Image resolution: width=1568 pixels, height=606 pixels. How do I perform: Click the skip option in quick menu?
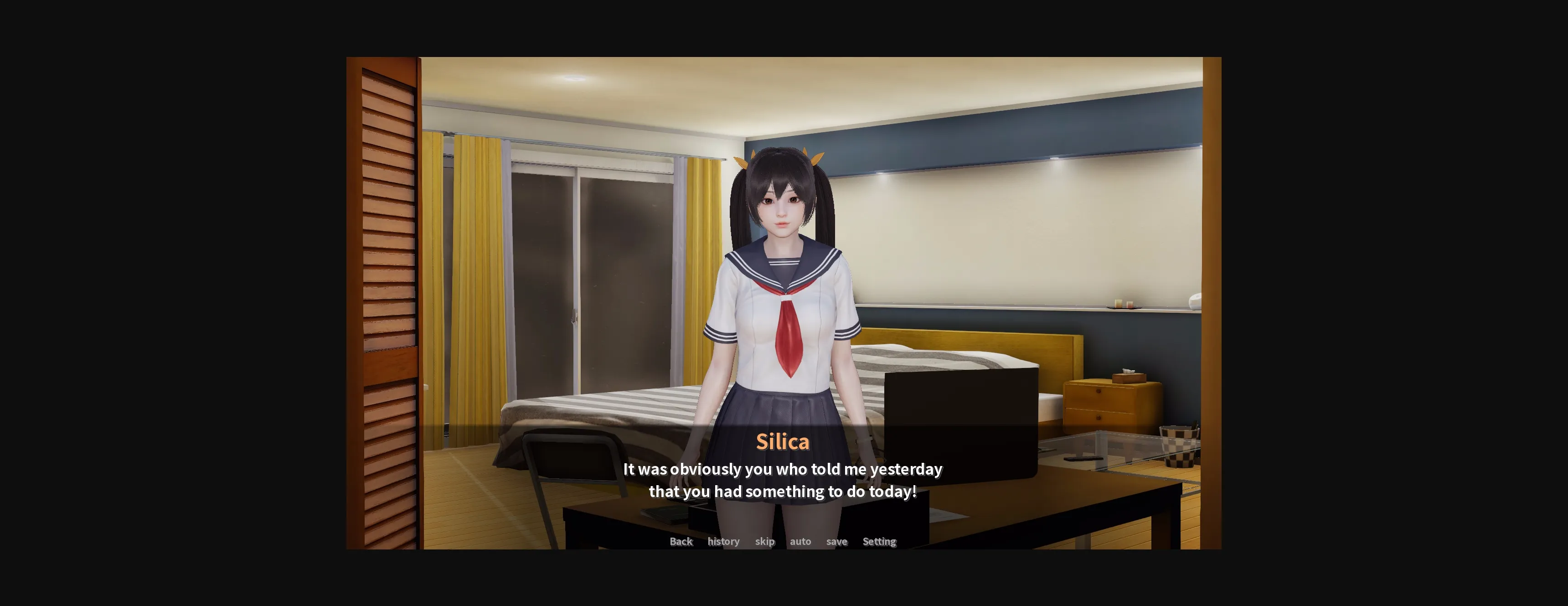click(764, 541)
